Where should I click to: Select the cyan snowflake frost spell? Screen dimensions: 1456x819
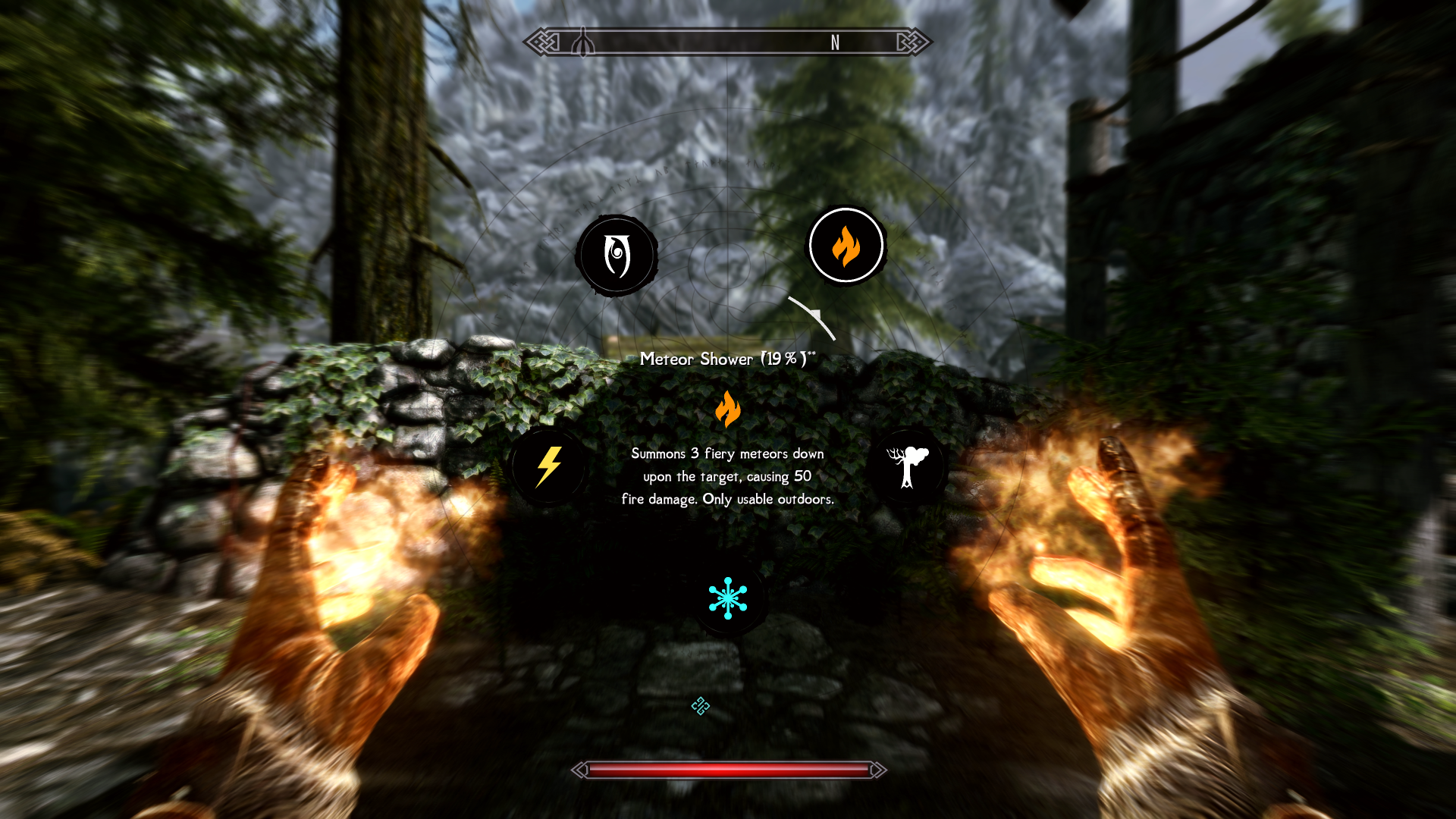tap(728, 598)
